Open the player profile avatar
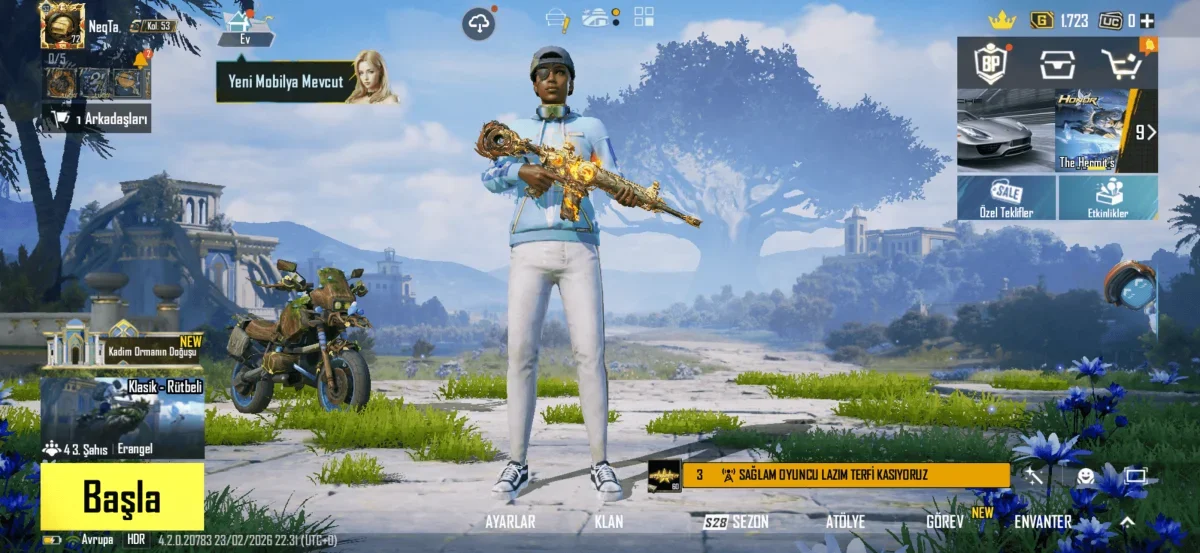Screen dimensions: 1200x553 pyautogui.click(x=62, y=24)
